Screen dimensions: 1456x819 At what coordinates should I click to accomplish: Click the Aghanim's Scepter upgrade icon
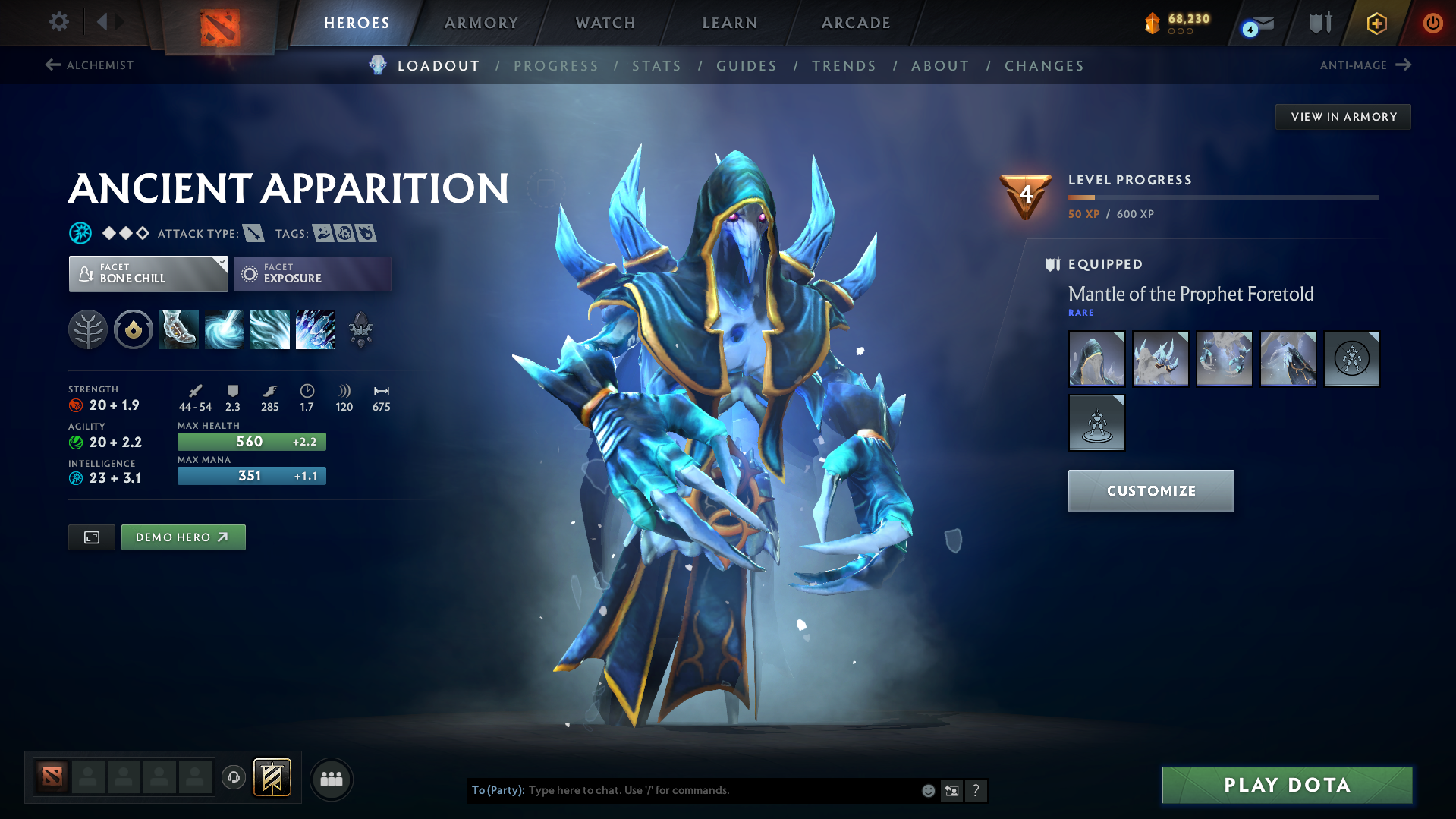coord(360,329)
